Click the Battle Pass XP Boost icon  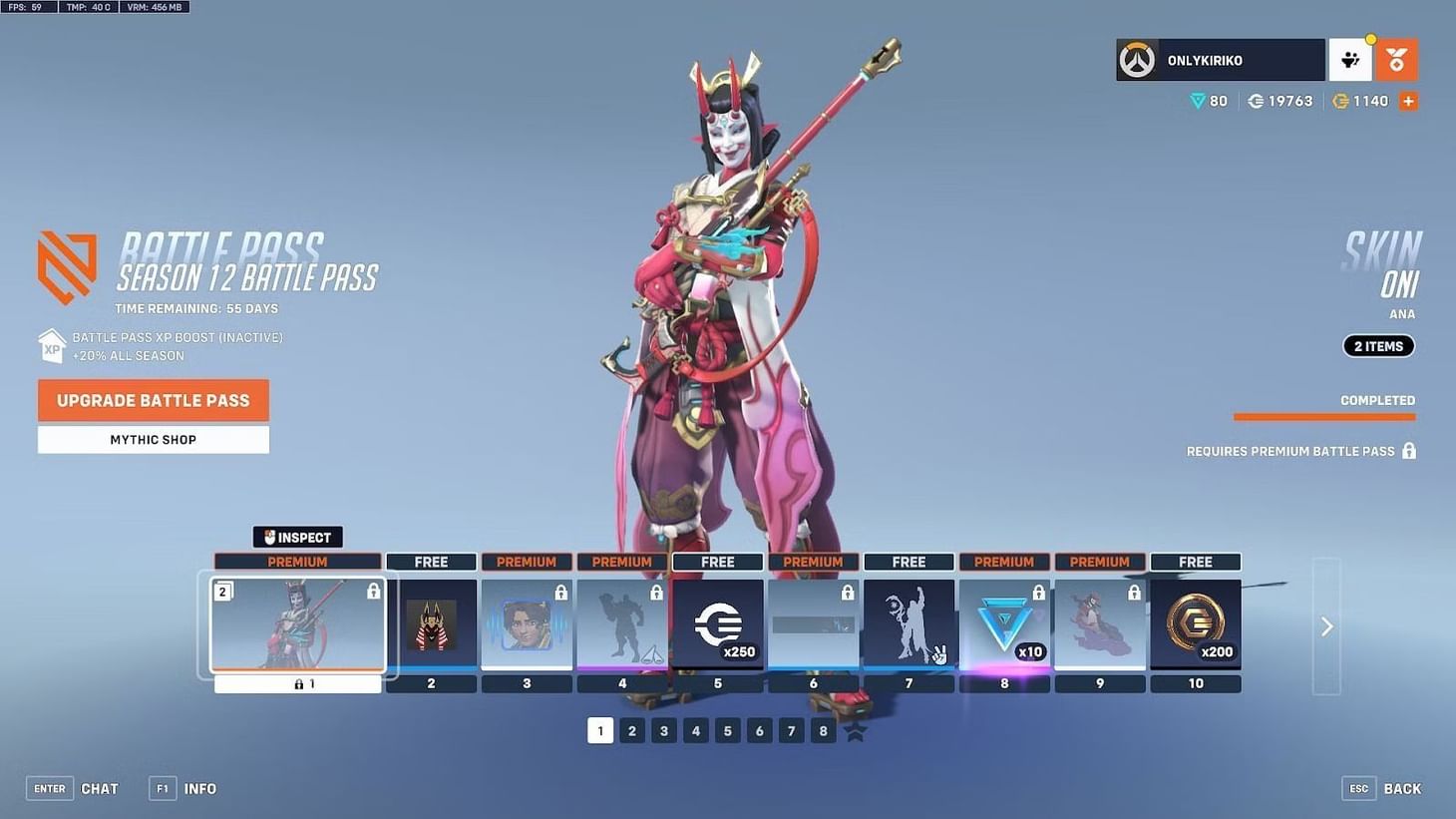(52, 346)
